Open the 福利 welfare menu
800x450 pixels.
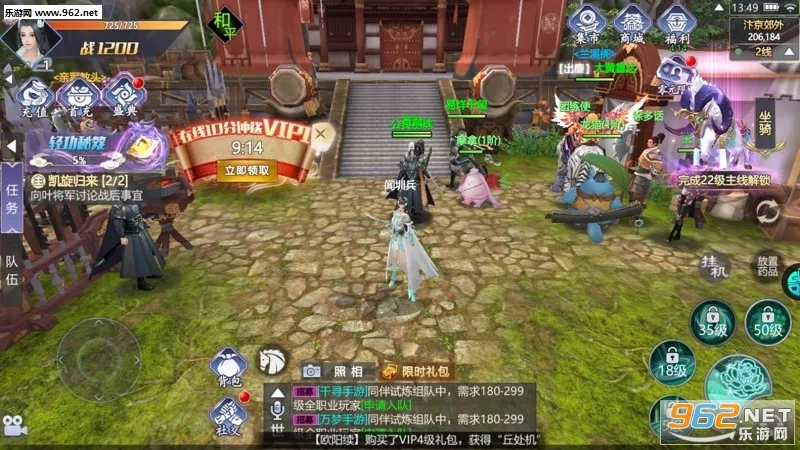coord(676,25)
